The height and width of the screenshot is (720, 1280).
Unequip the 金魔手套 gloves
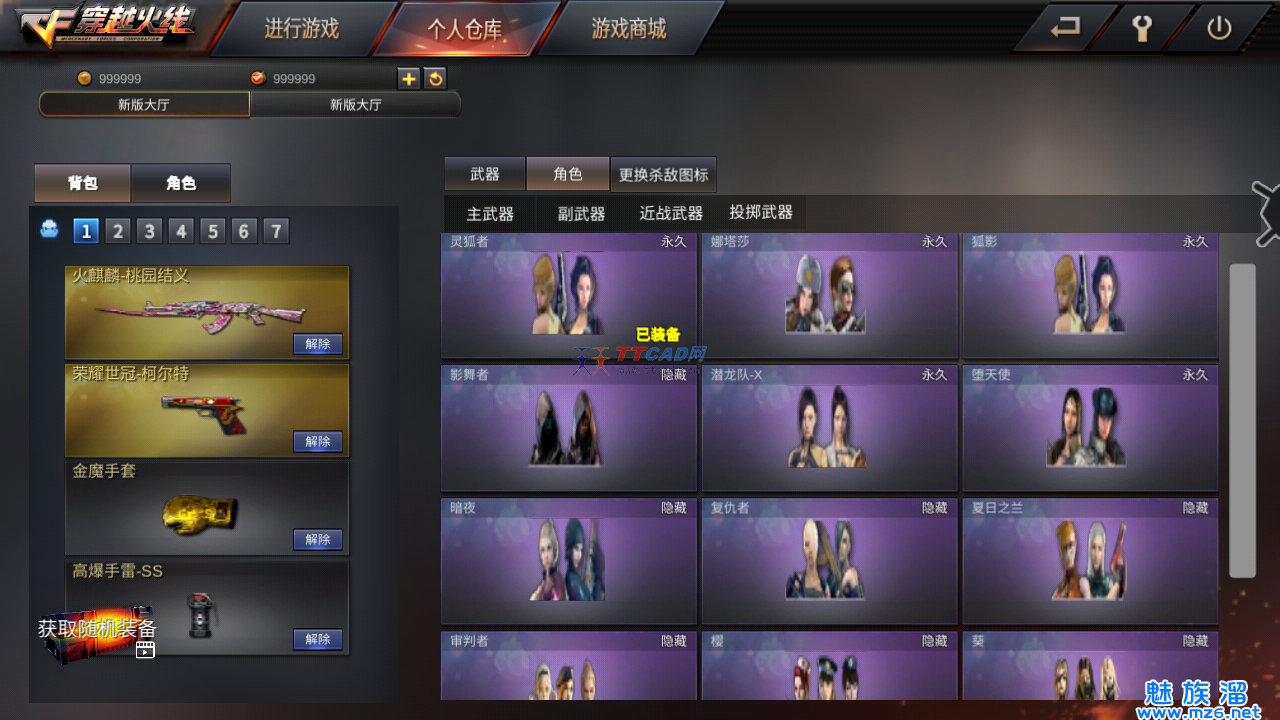[318, 540]
